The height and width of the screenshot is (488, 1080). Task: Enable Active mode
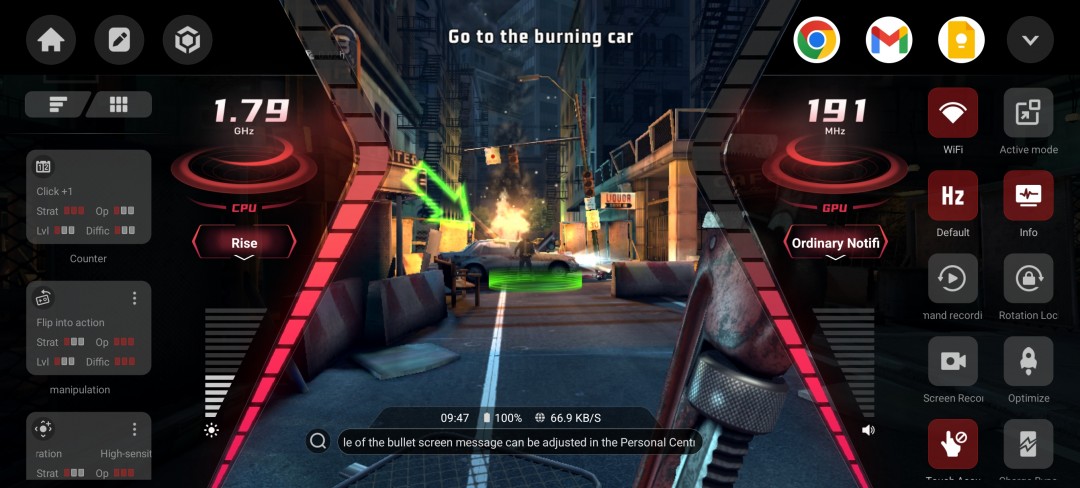(x=1028, y=113)
